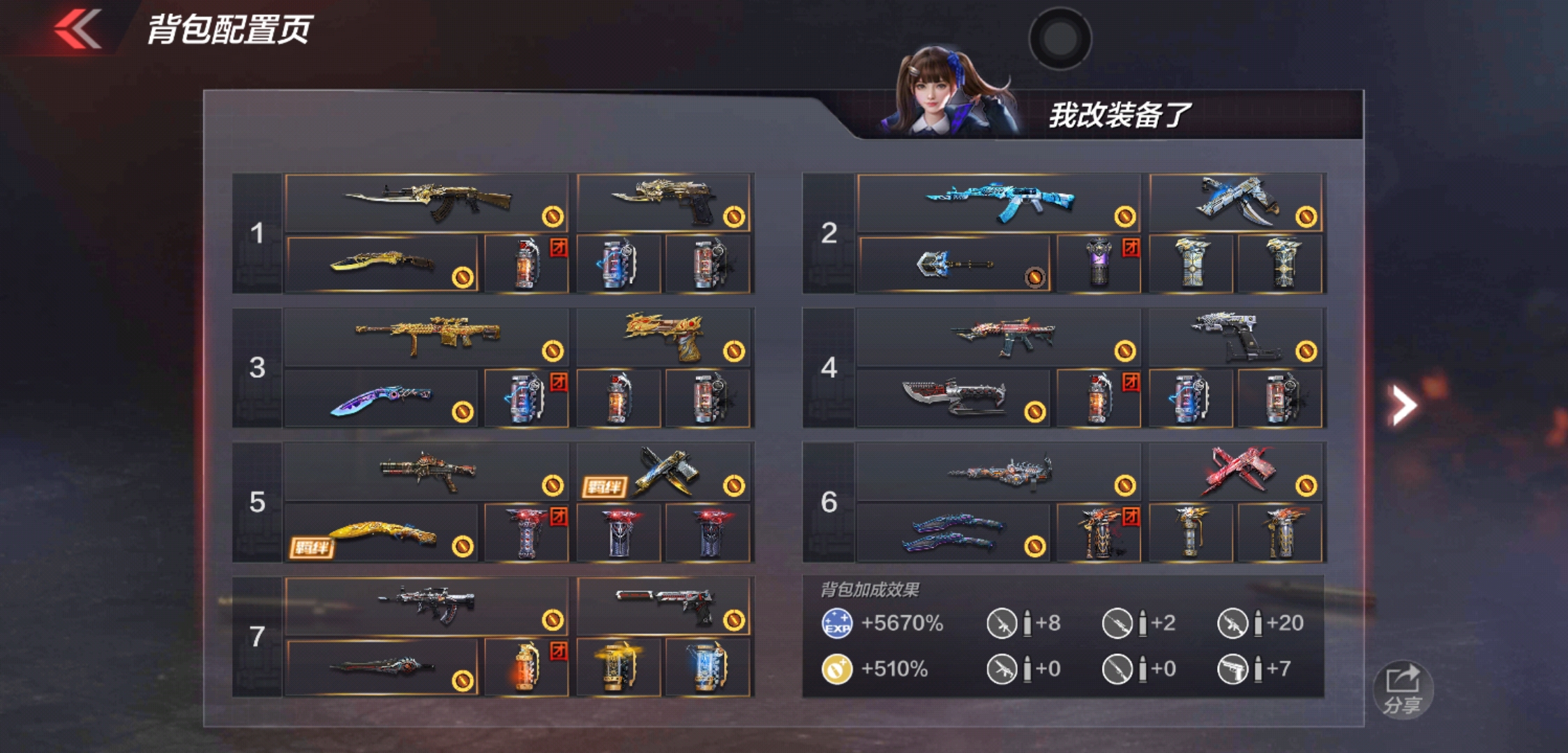Viewport: 1568px width, 753px height.
Task: Select the golden sniper rifle in loadout 3
Action: [x=427, y=337]
